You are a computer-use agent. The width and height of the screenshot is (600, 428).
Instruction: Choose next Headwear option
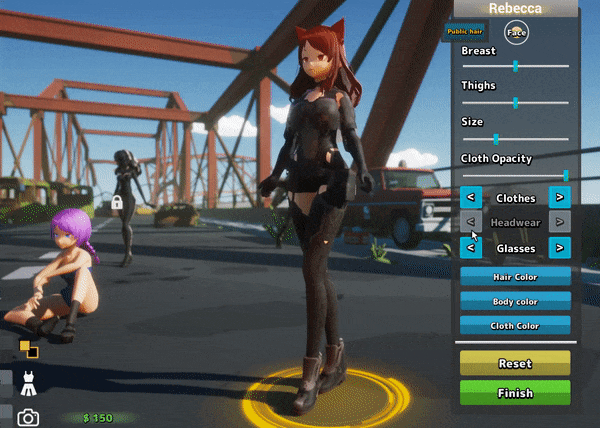click(560, 222)
